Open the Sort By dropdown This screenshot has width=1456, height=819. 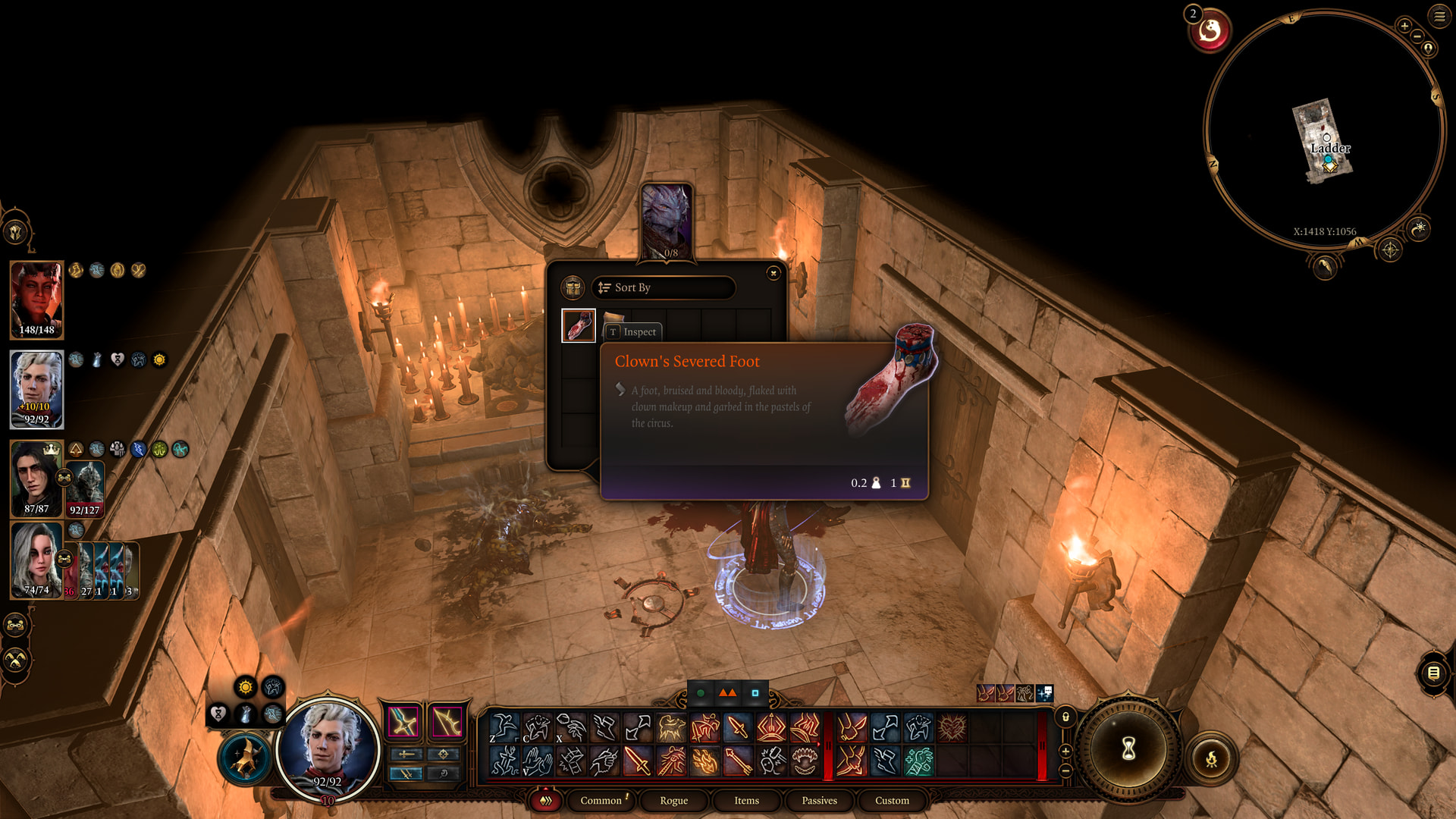(663, 287)
